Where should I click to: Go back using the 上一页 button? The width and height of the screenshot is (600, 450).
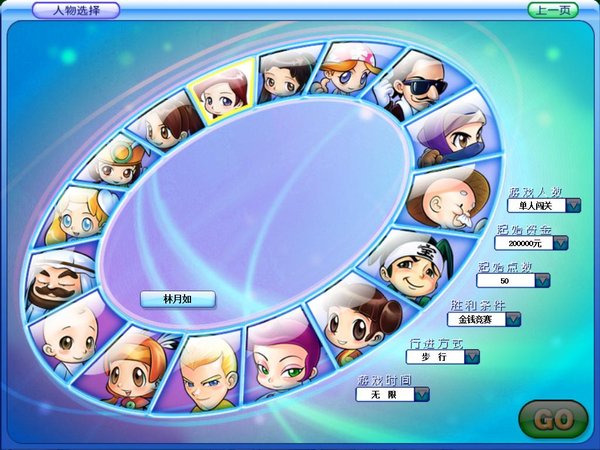point(553,10)
